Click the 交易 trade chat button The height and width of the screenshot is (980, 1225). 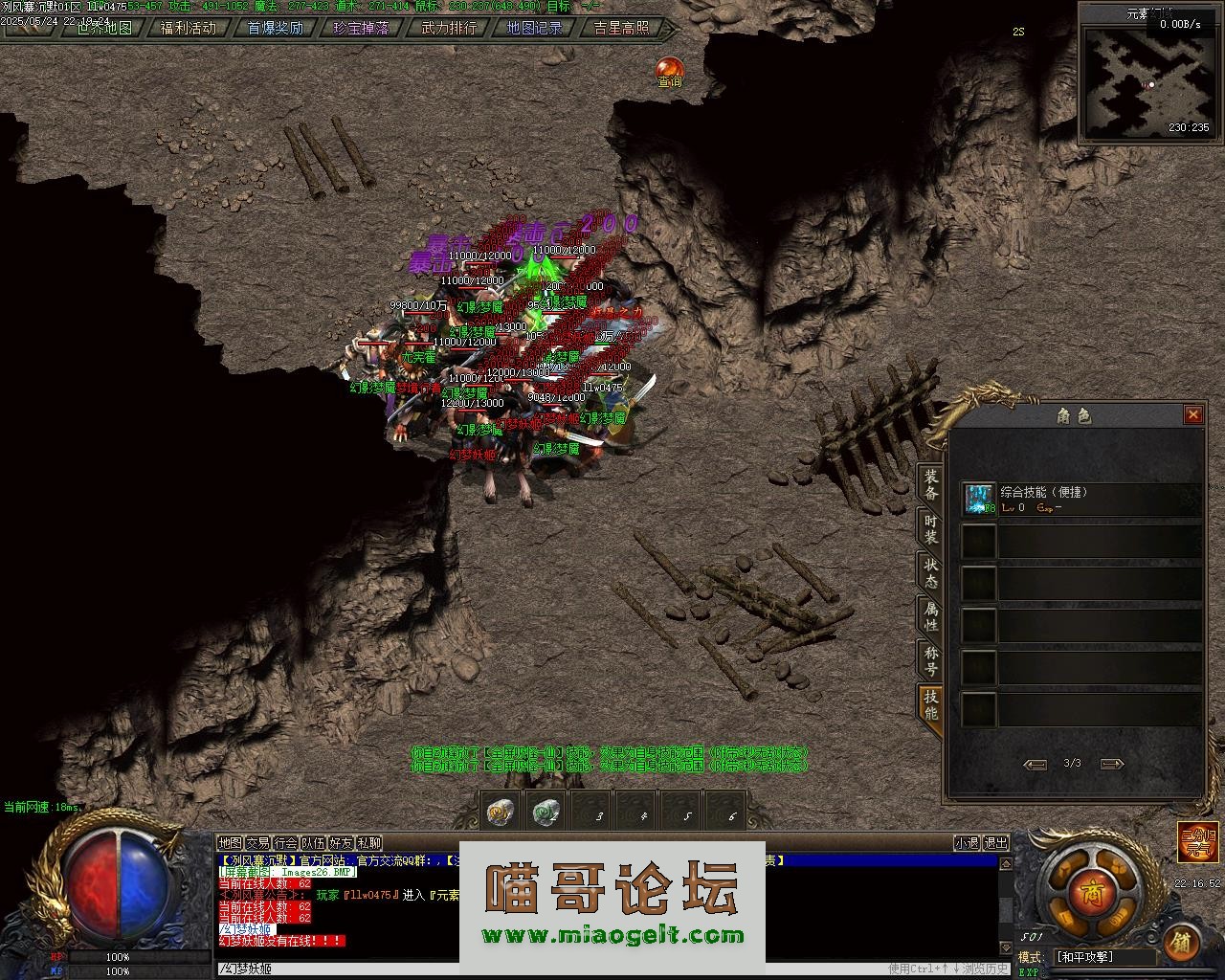coord(258,843)
